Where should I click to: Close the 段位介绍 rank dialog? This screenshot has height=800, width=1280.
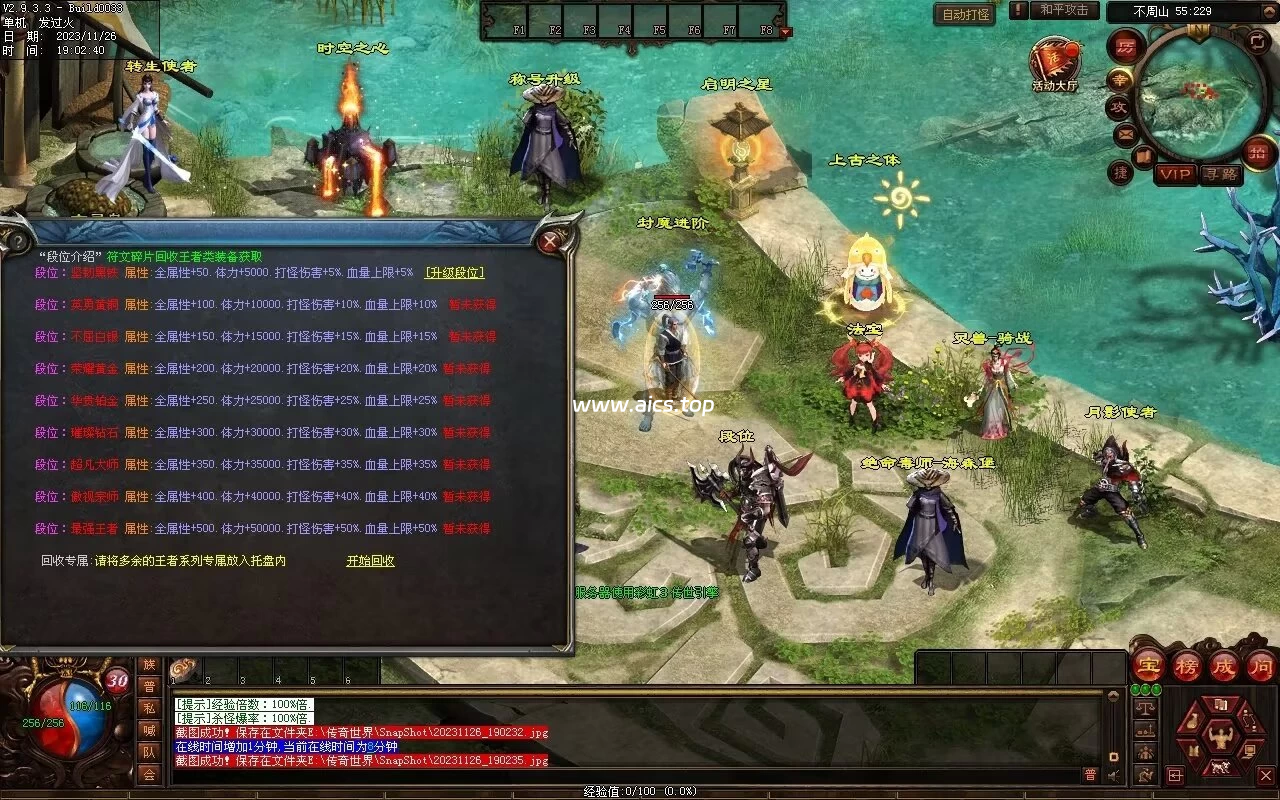pos(549,241)
